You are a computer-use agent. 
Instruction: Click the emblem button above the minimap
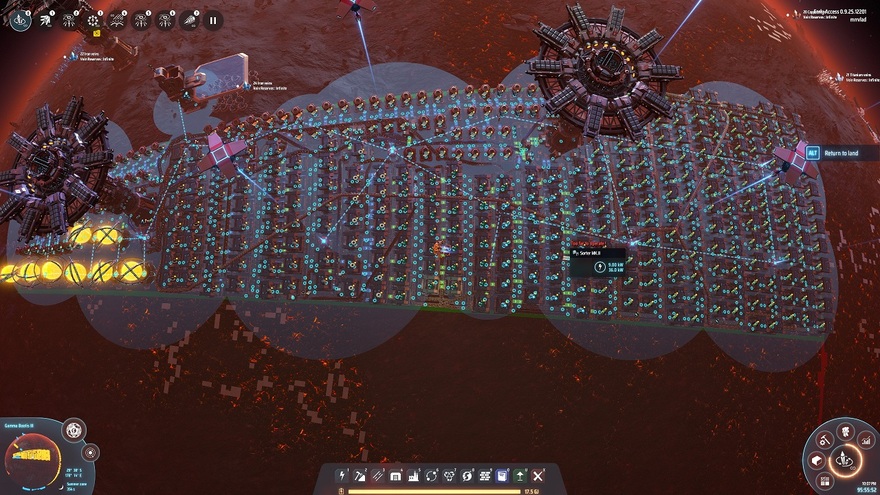click(74, 431)
